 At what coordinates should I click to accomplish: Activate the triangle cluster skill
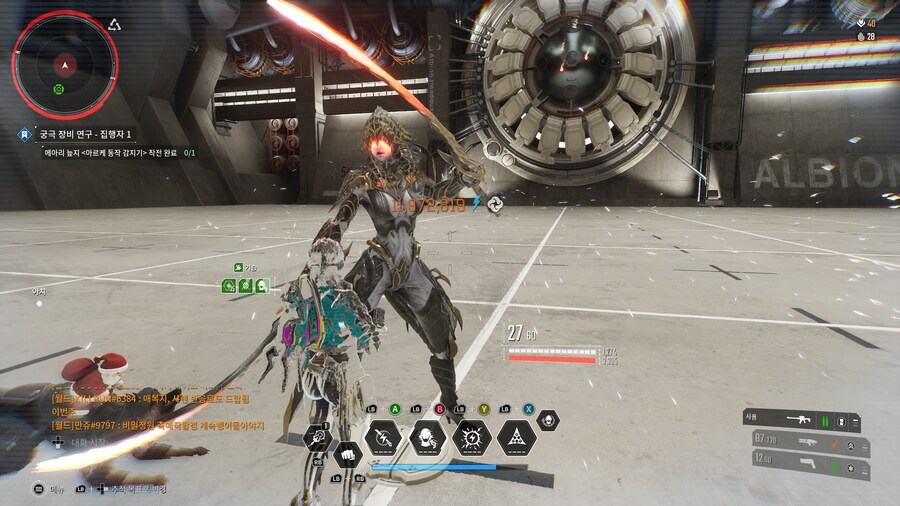click(x=516, y=437)
